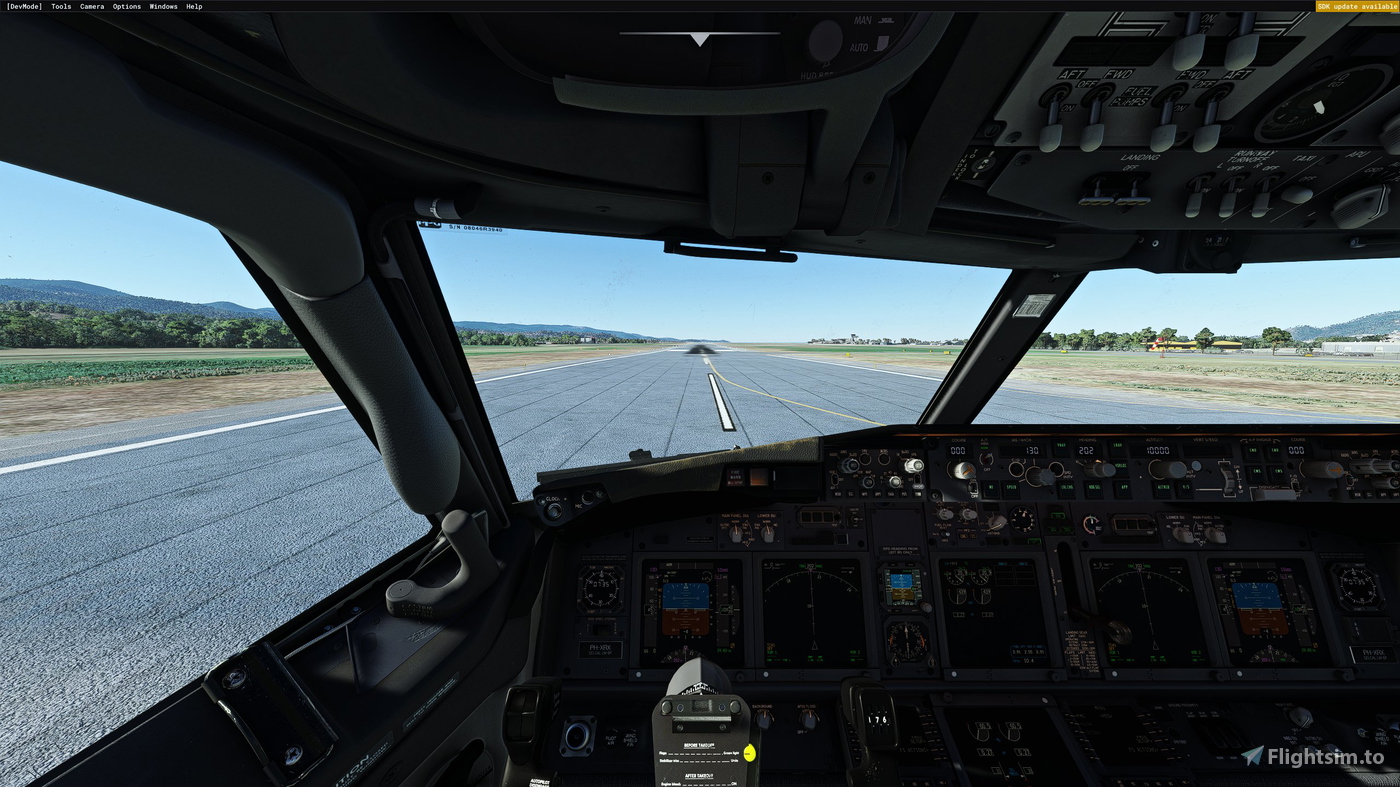1400x787 pixels.
Task: Open the Options menu
Action: (x=126, y=6)
